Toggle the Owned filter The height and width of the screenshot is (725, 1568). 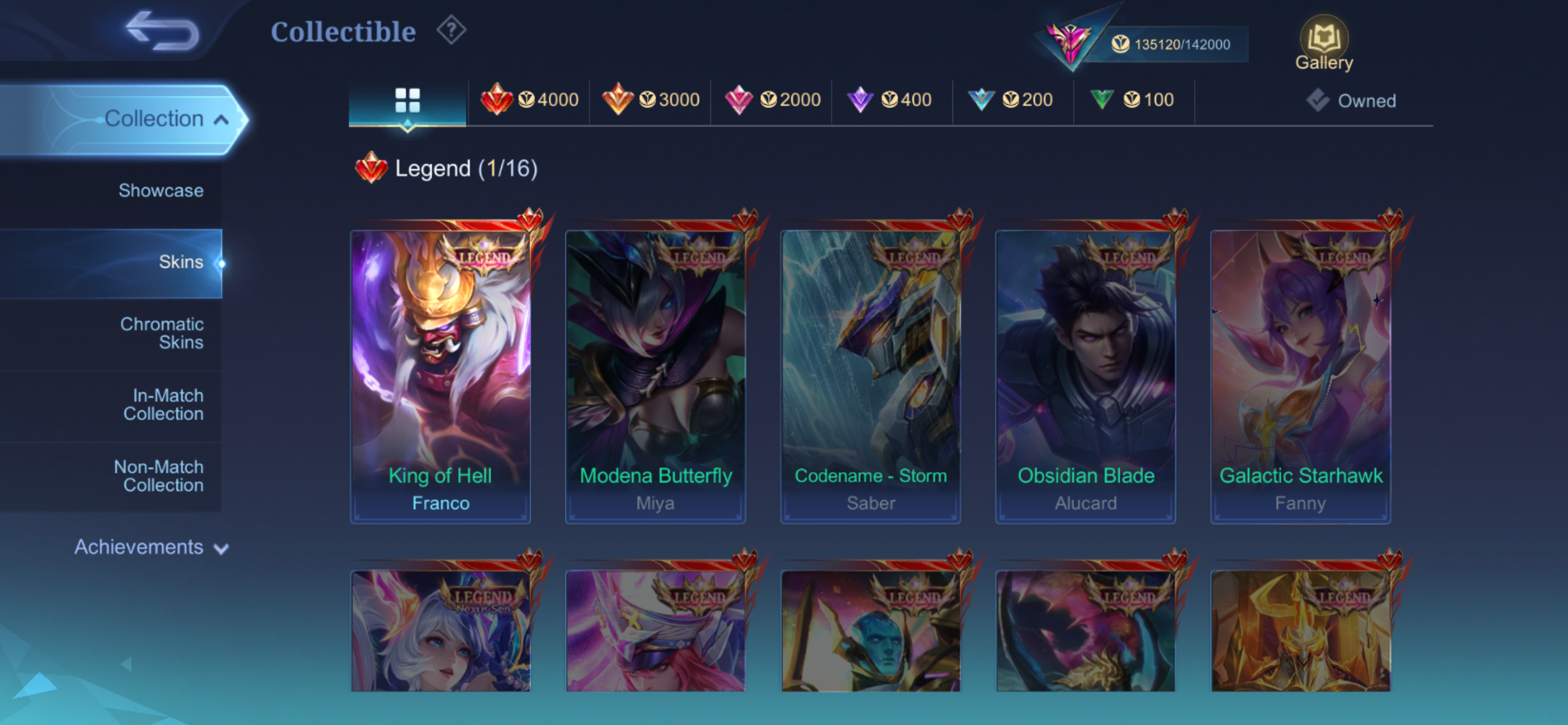1352,100
